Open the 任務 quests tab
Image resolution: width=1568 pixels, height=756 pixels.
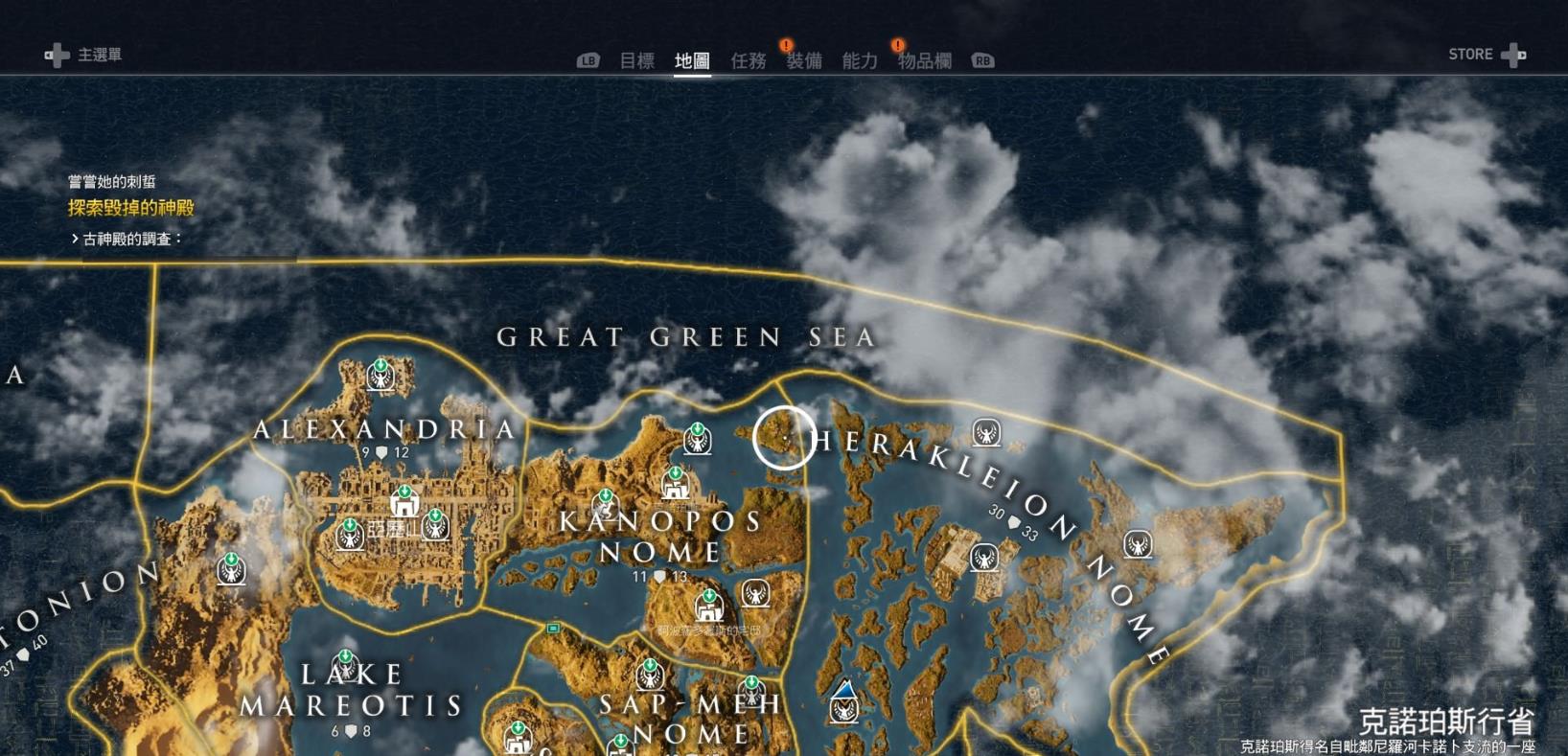[748, 60]
